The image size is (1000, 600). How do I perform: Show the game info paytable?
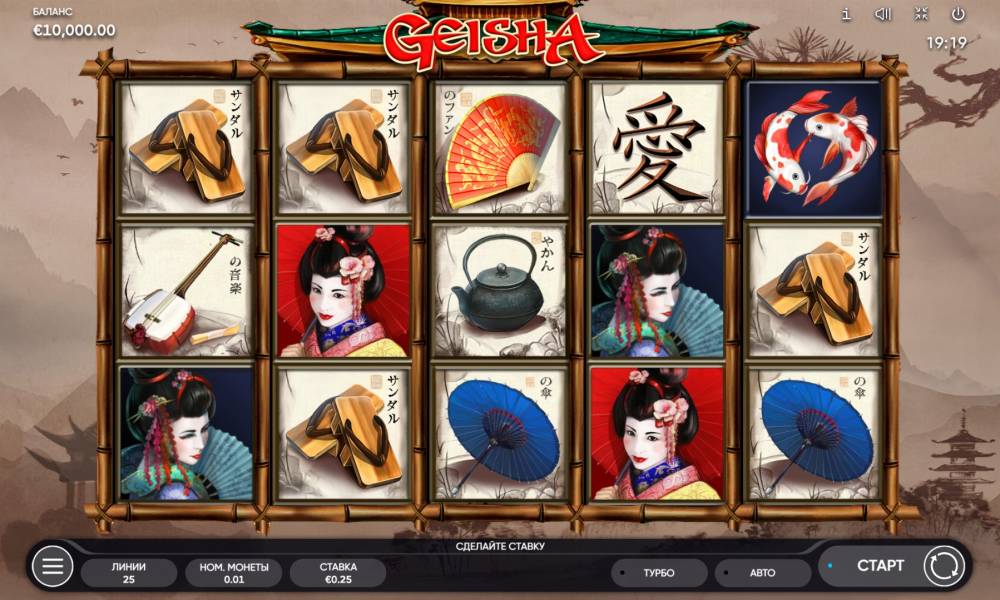click(x=846, y=15)
